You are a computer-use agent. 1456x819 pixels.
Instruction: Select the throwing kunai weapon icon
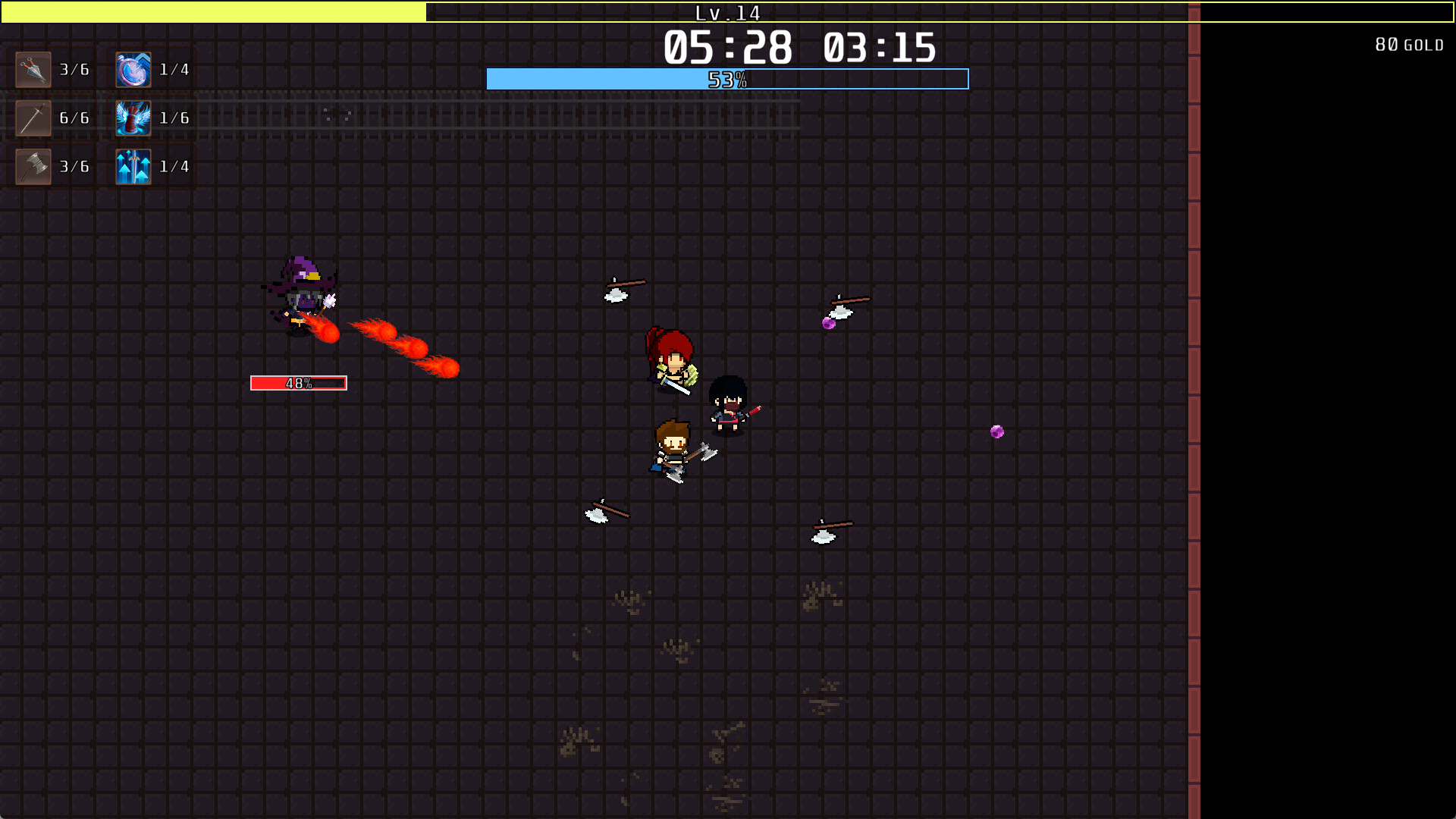(32, 69)
